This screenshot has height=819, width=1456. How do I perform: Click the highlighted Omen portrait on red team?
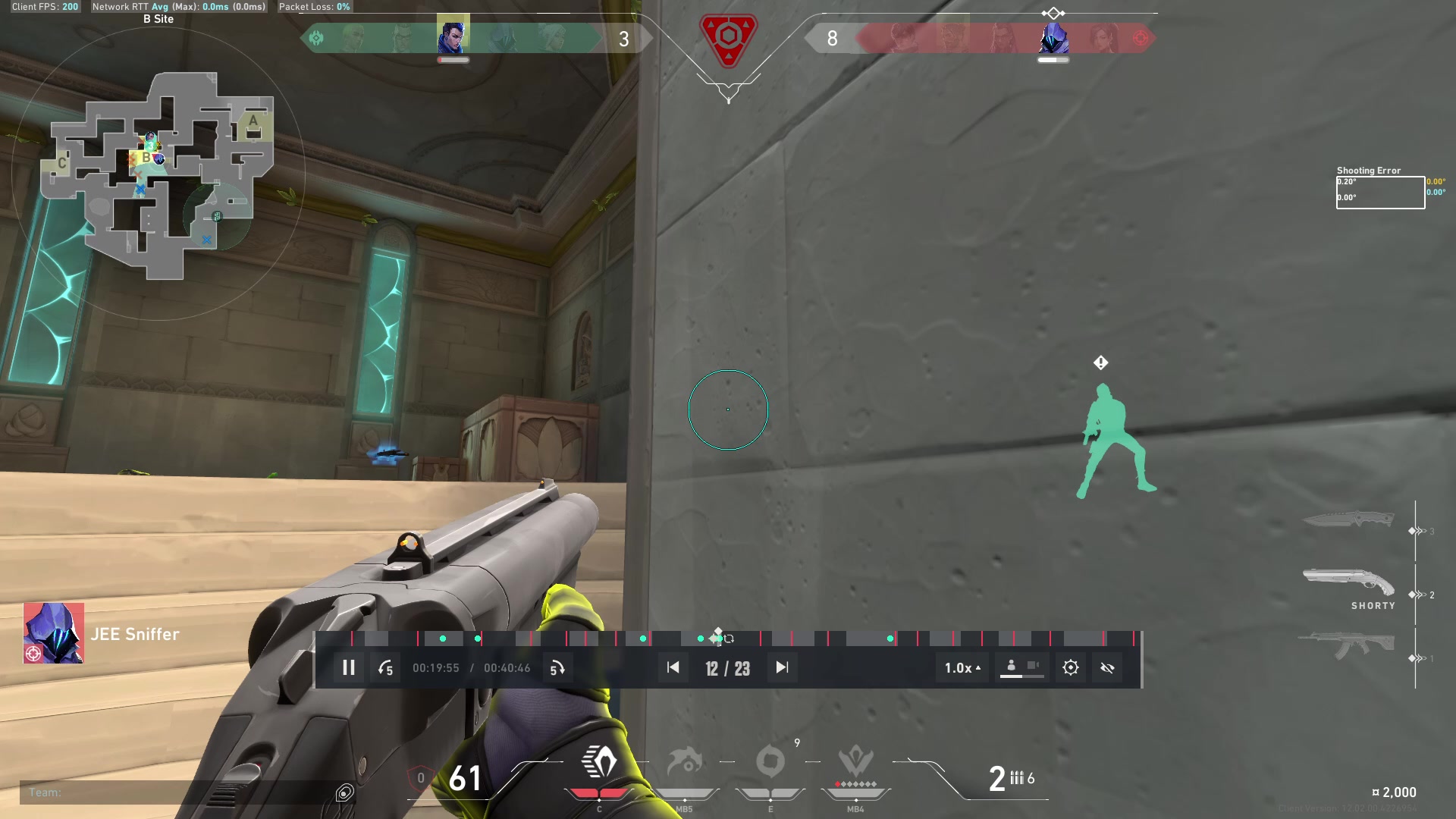pyautogui.click(x=1053, y=36)
